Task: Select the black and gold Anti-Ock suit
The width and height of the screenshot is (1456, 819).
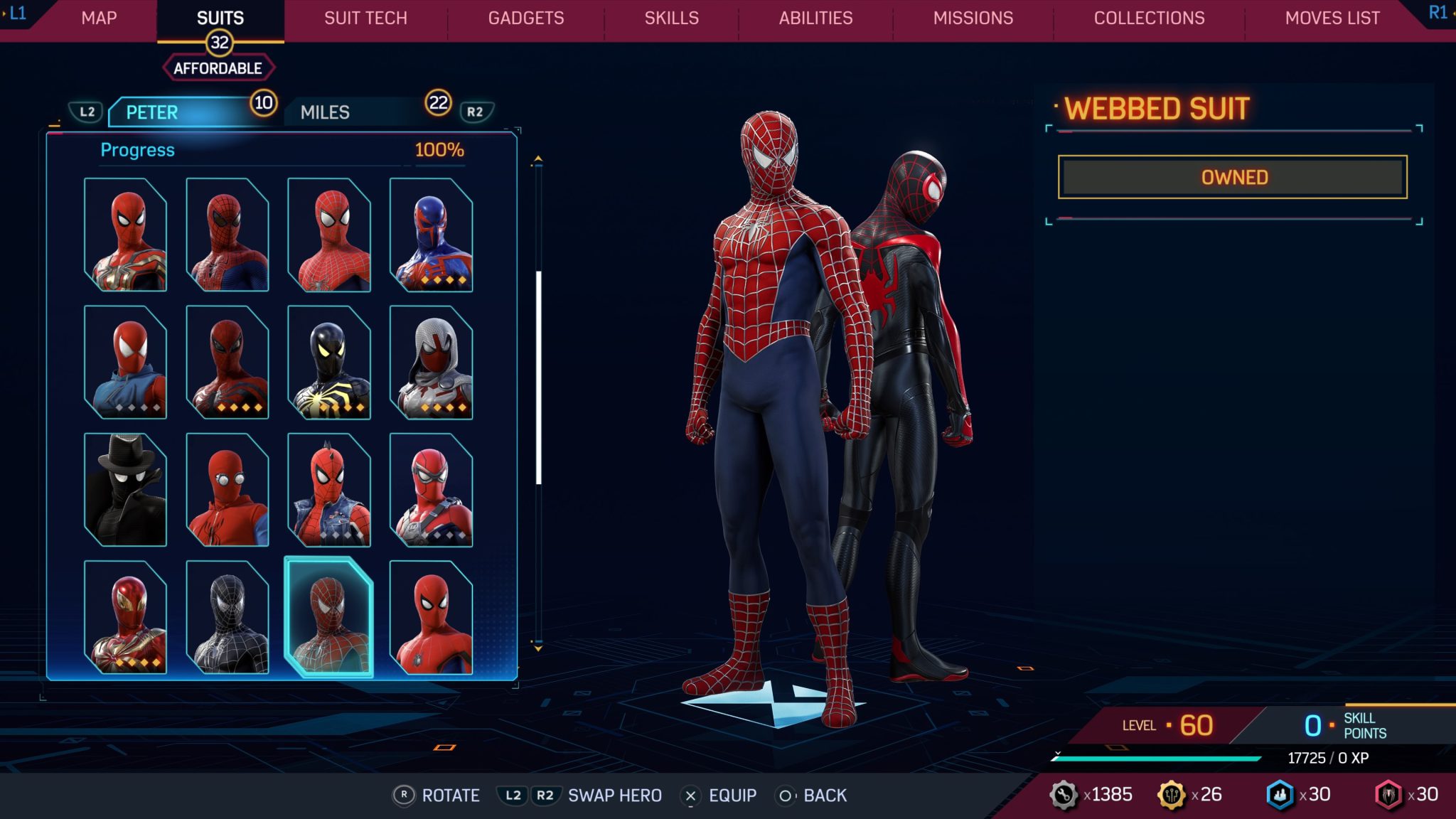Action: 328,362
